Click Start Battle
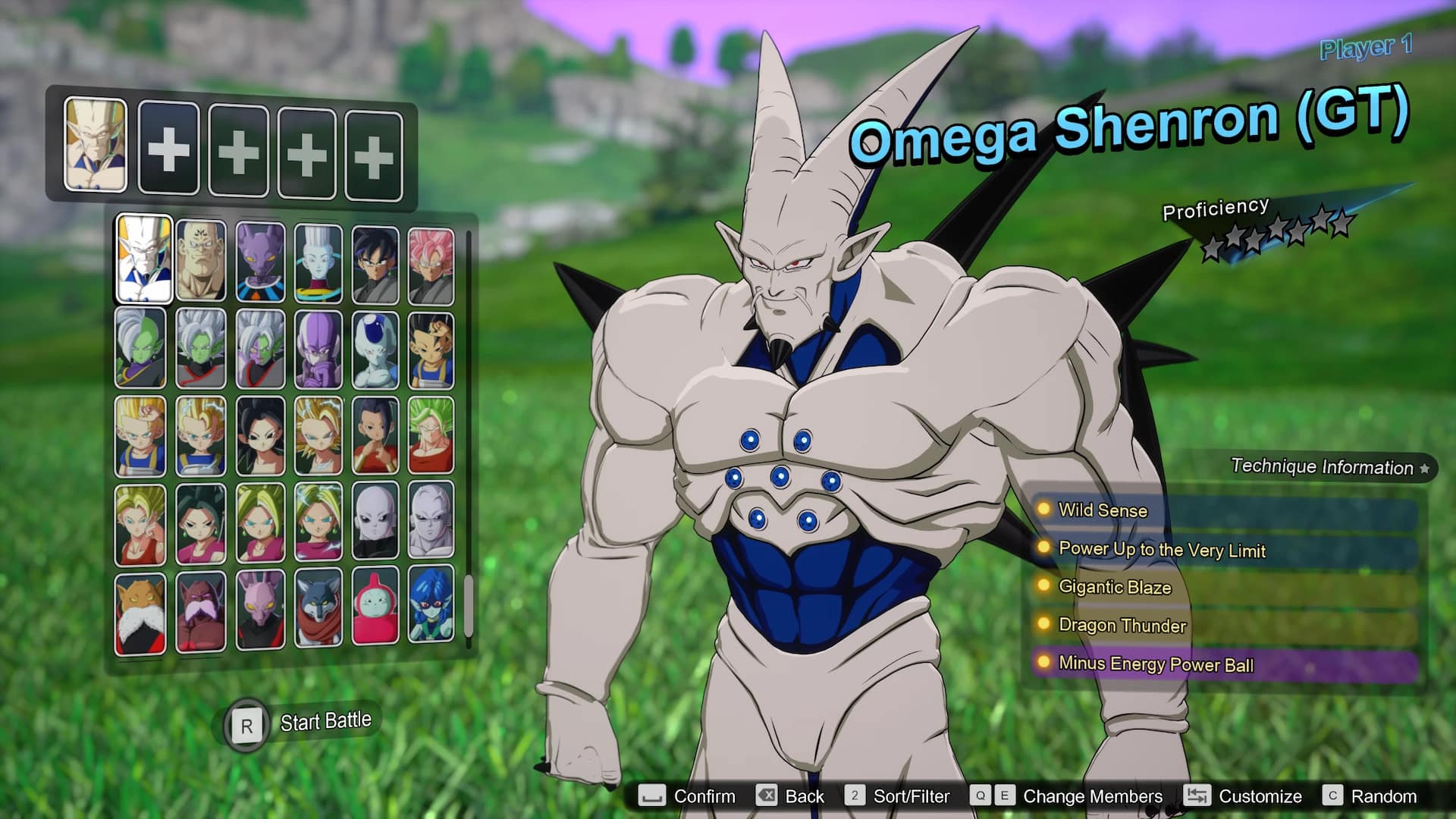 326,720
